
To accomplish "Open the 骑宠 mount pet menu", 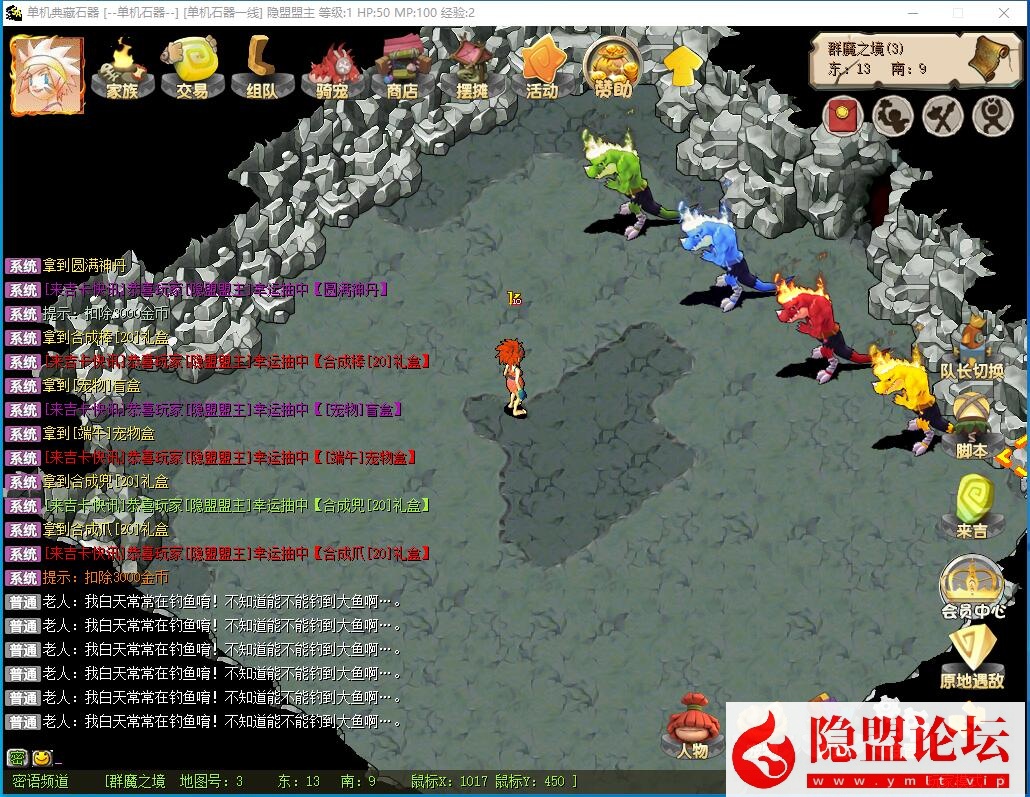I will [x=331, y=70].
